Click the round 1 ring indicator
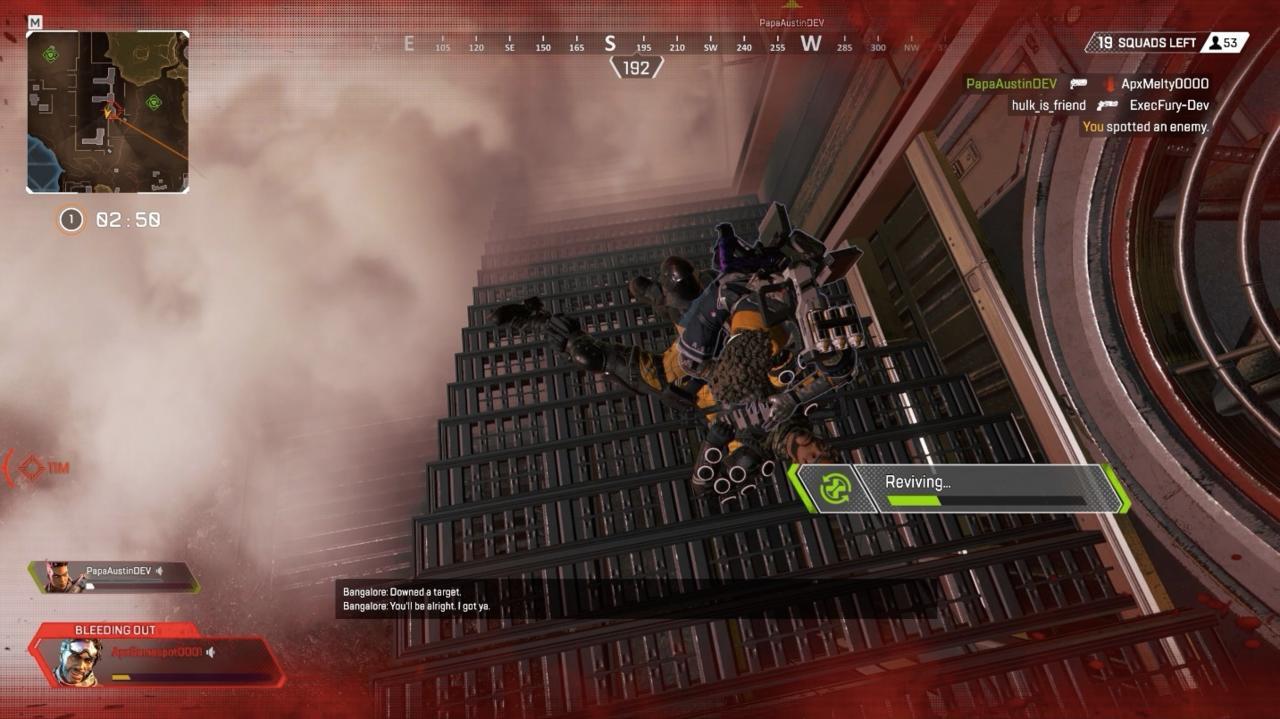 71,220
